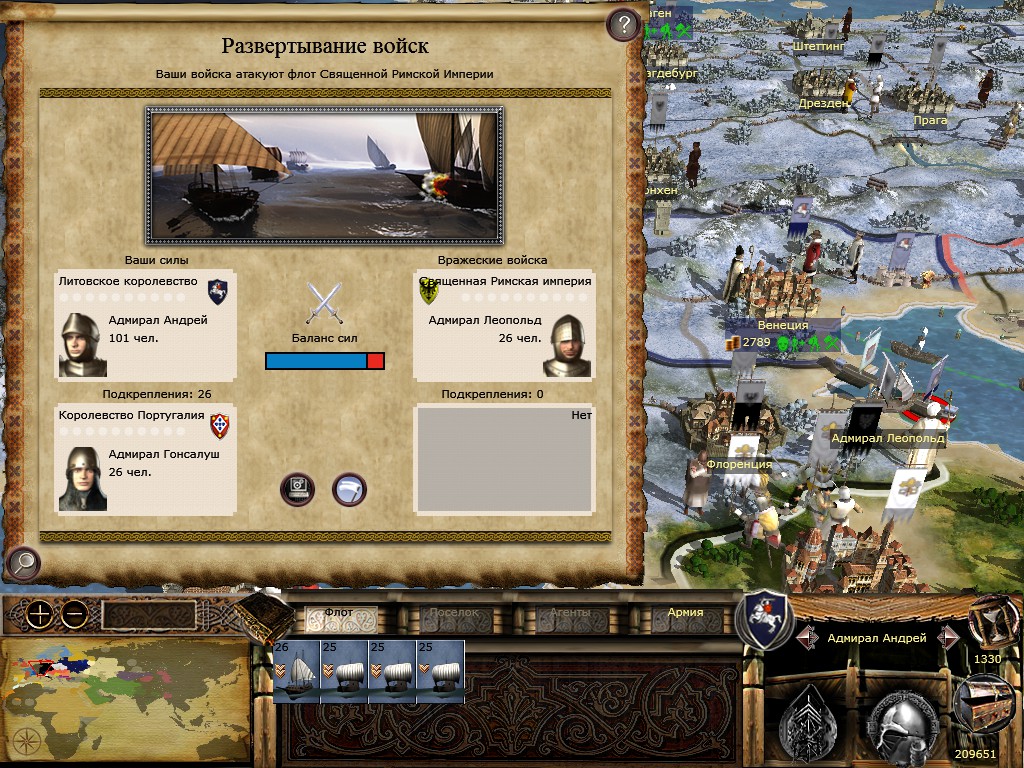Viewport: 1024px width, 768px height.
Task: Select Admiral Андрей's Lithuanian fleet card
Action: click(145, 325)
